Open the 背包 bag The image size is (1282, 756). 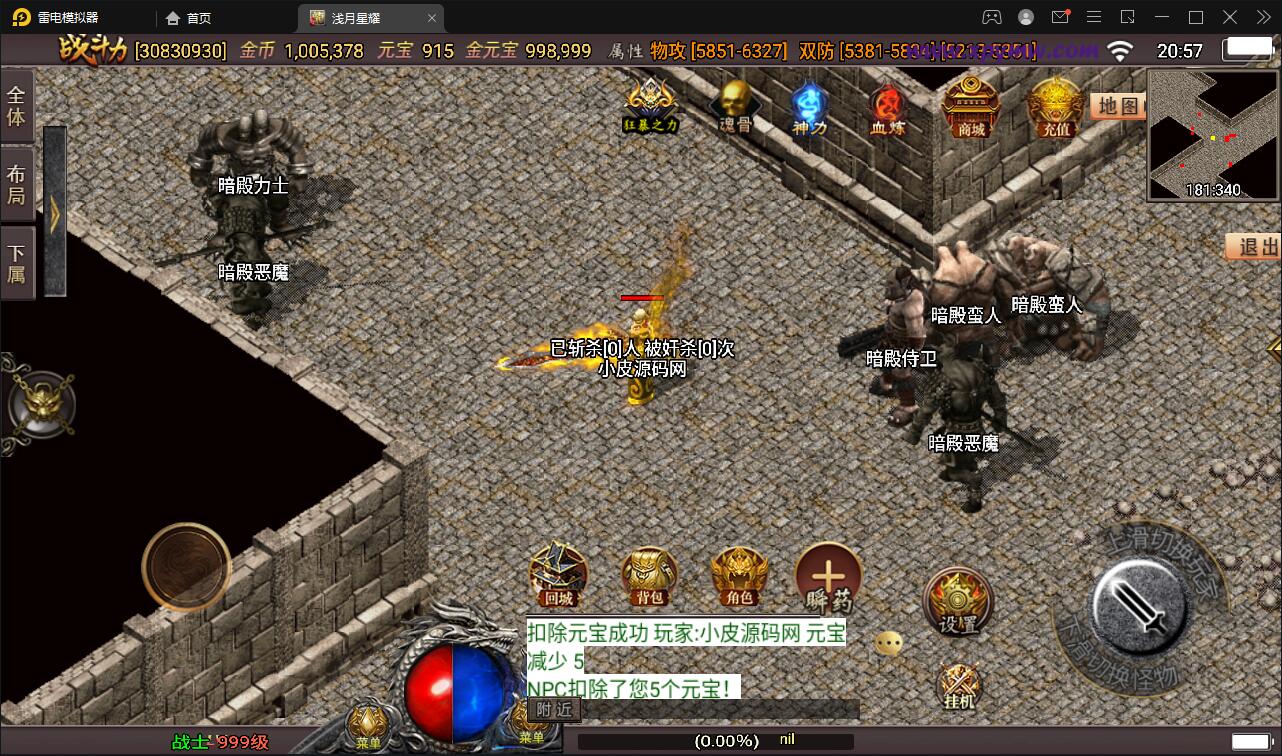point(649,577)
